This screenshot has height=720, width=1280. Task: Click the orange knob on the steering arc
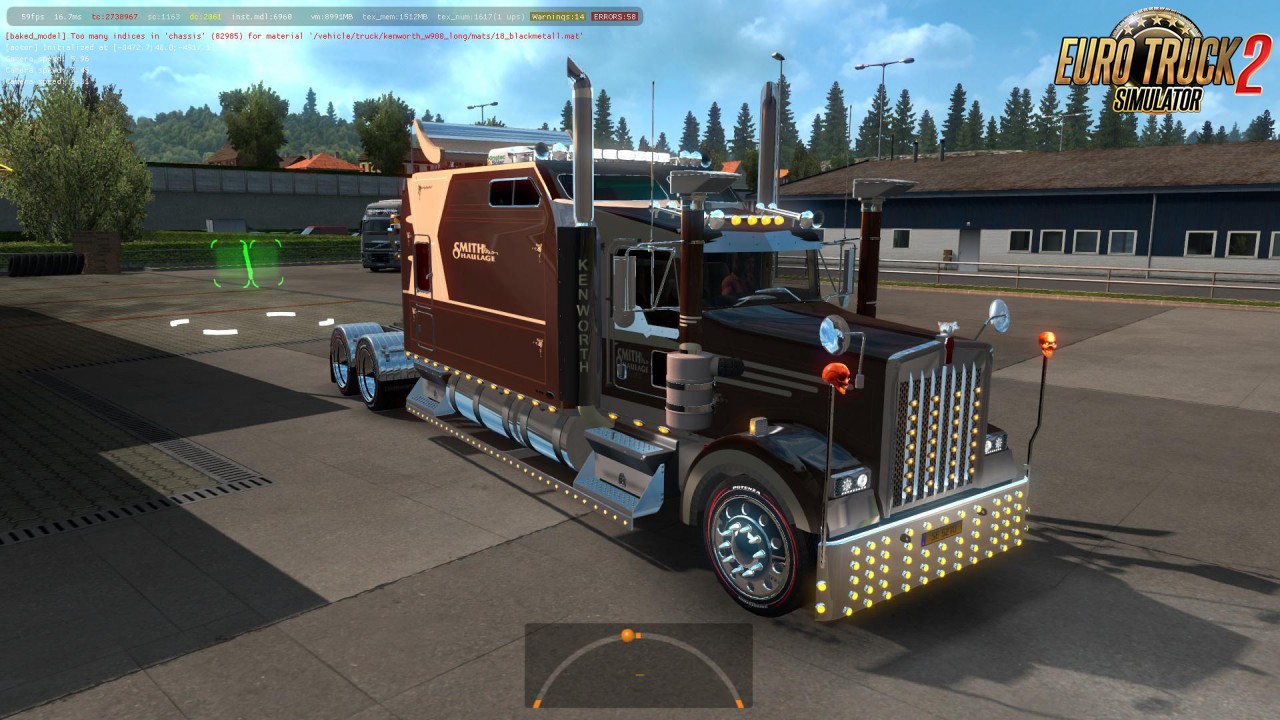(627, 635)
